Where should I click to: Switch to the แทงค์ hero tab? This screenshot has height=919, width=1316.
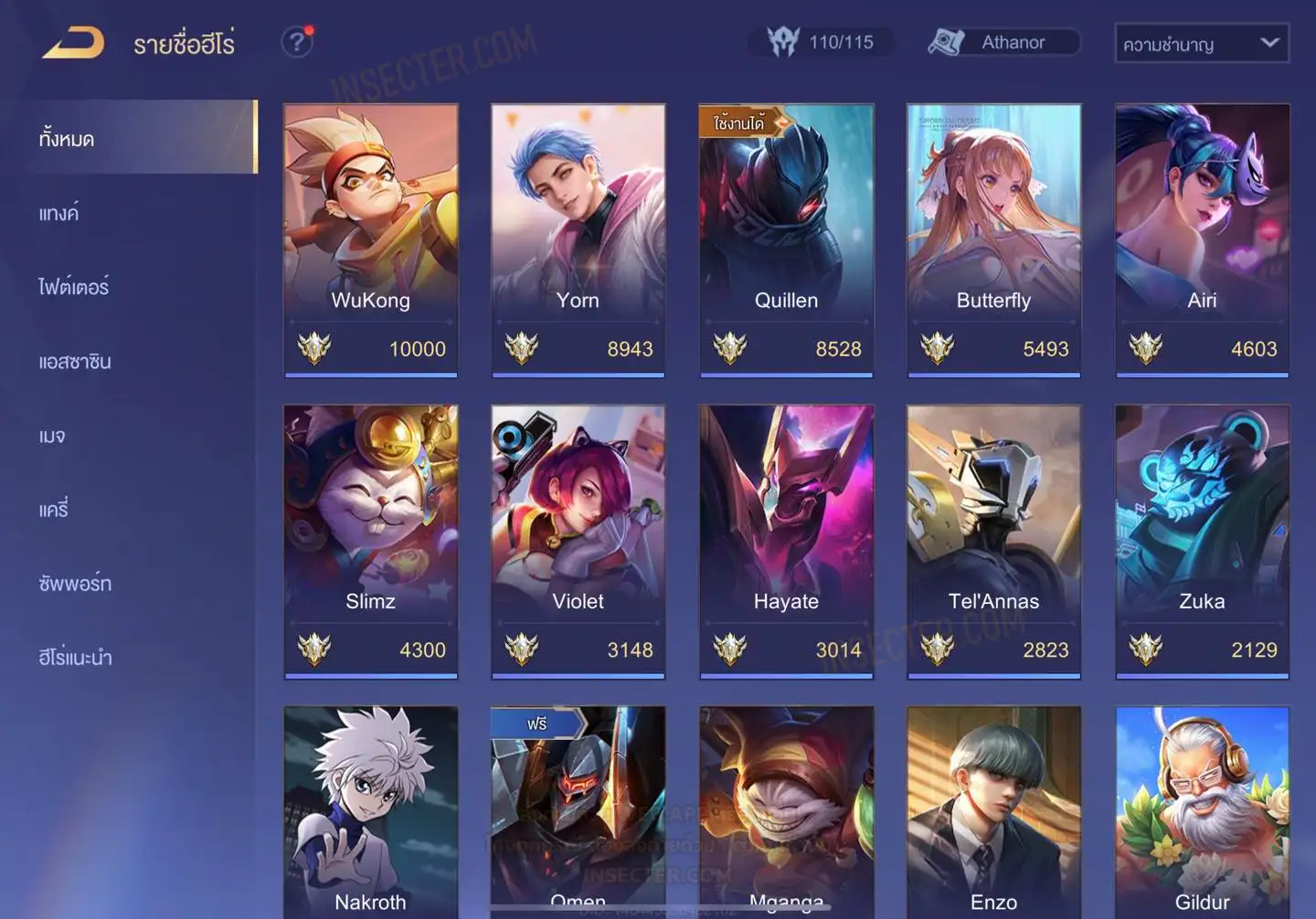[x=58, y=214]
